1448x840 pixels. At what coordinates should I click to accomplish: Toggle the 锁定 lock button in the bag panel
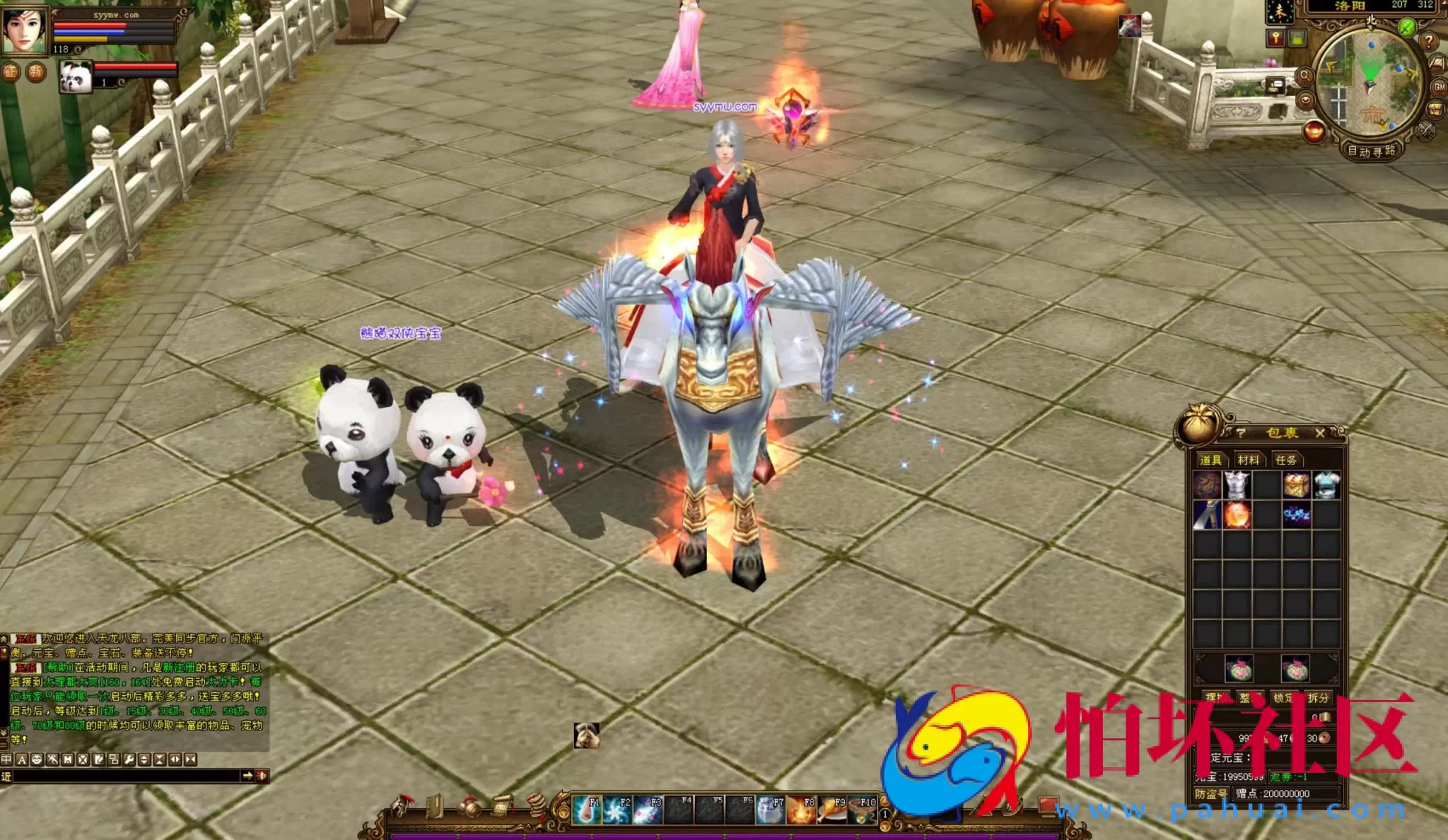(x=1285, y=698)
